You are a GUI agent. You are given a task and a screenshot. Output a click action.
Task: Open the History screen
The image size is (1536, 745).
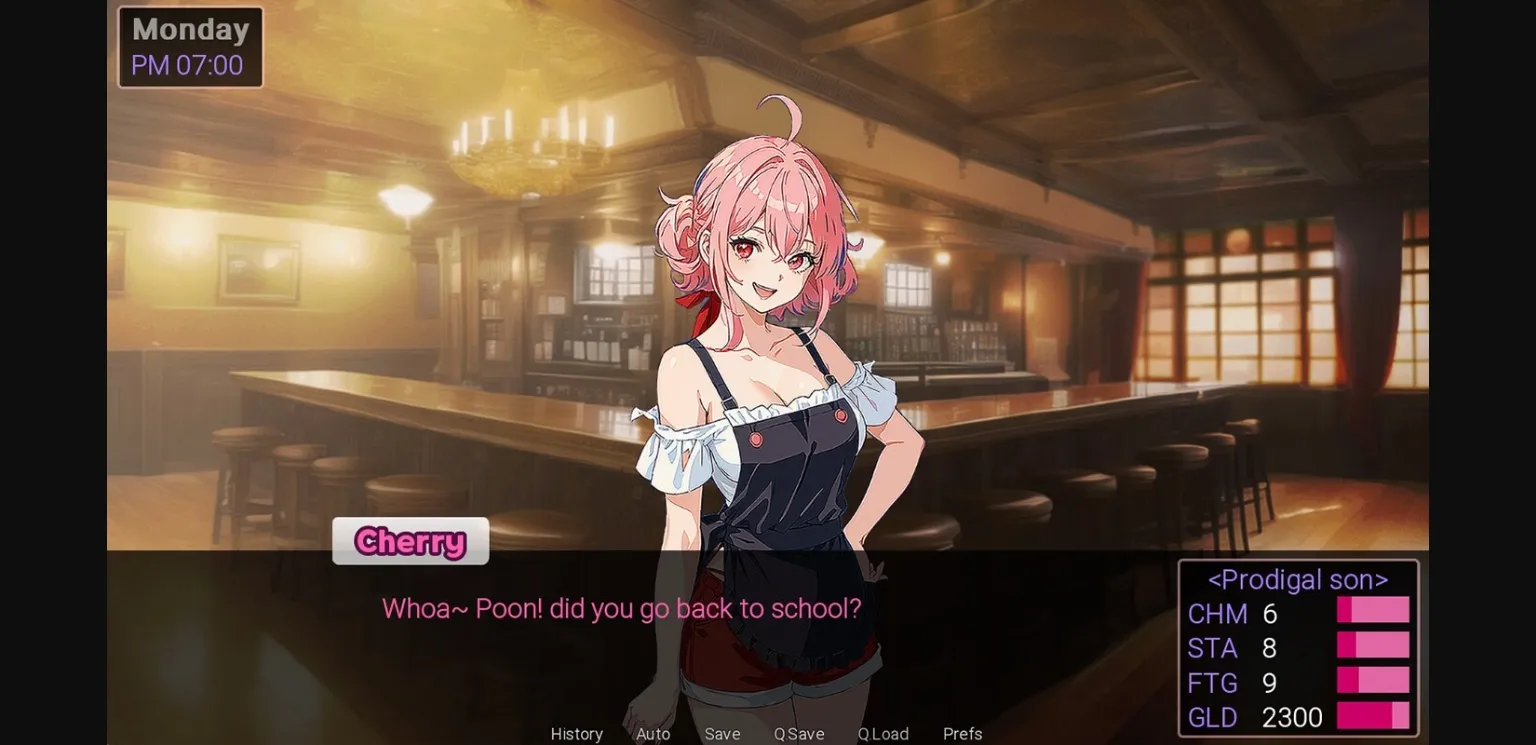coord(576,733)
